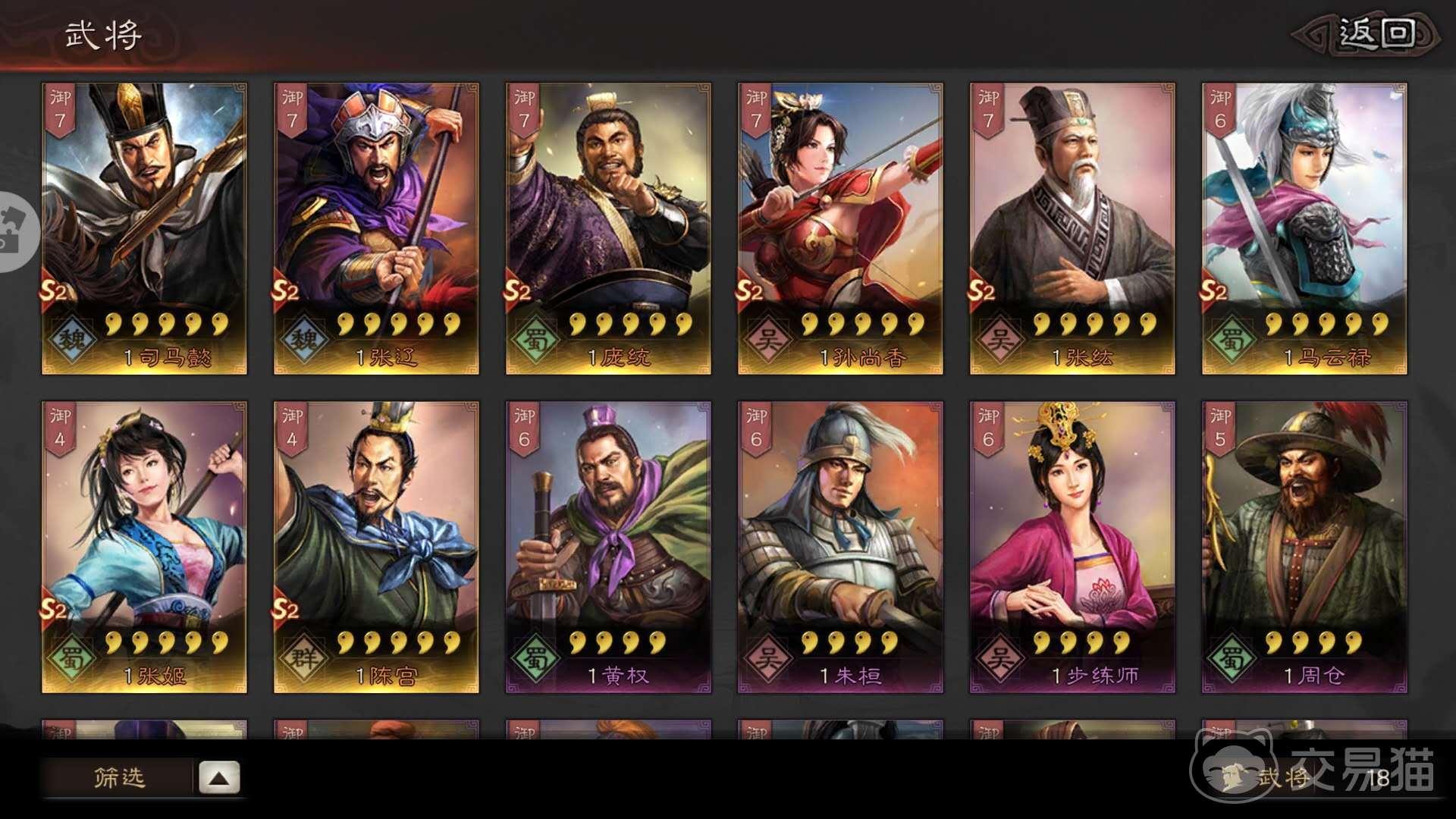The width and height of the screenshot is (1456, 819).
Task: Tap the grey side panel handle
Action: (17, 232)
